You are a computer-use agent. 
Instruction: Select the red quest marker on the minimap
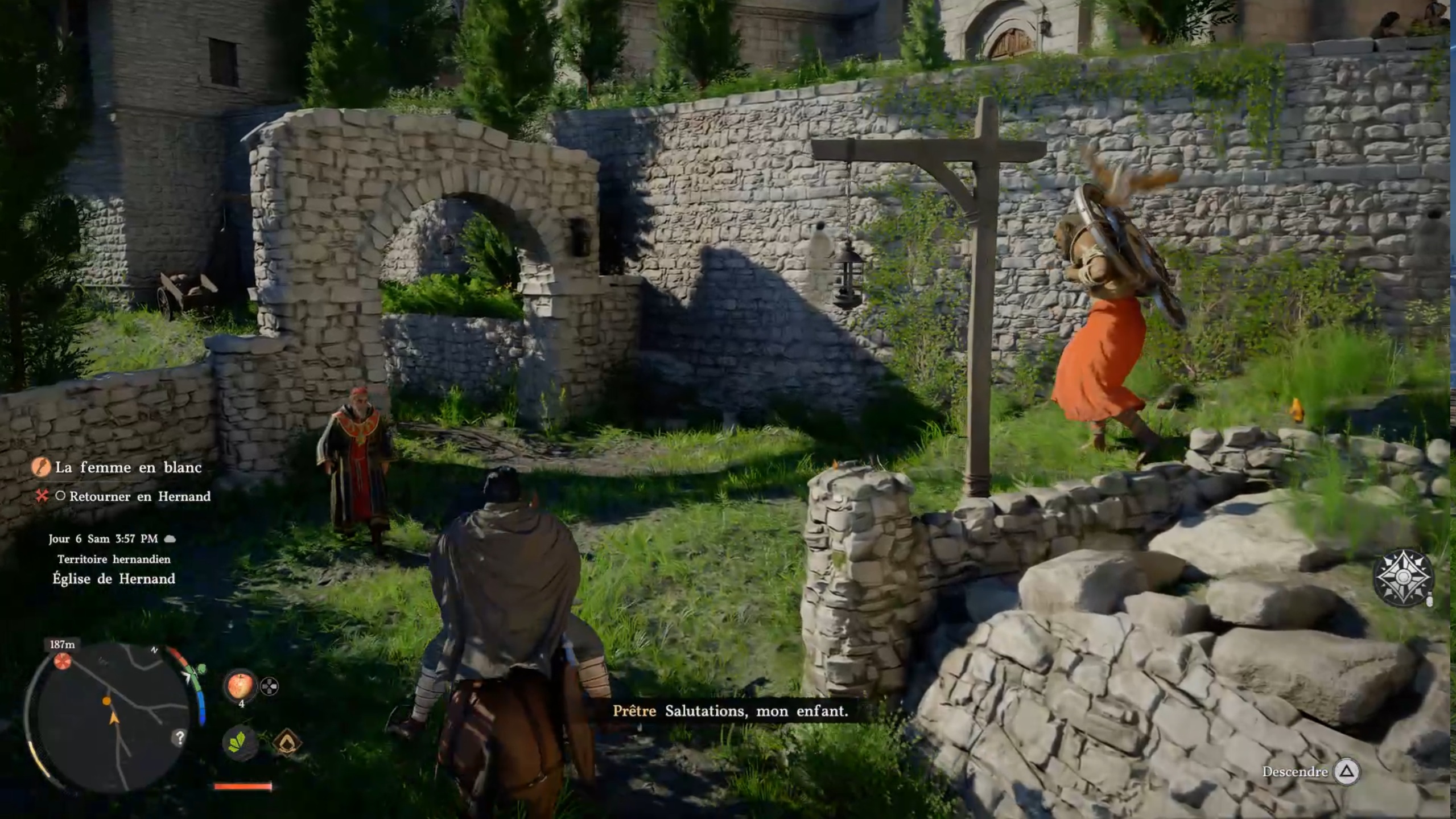[x=63, y=661]
